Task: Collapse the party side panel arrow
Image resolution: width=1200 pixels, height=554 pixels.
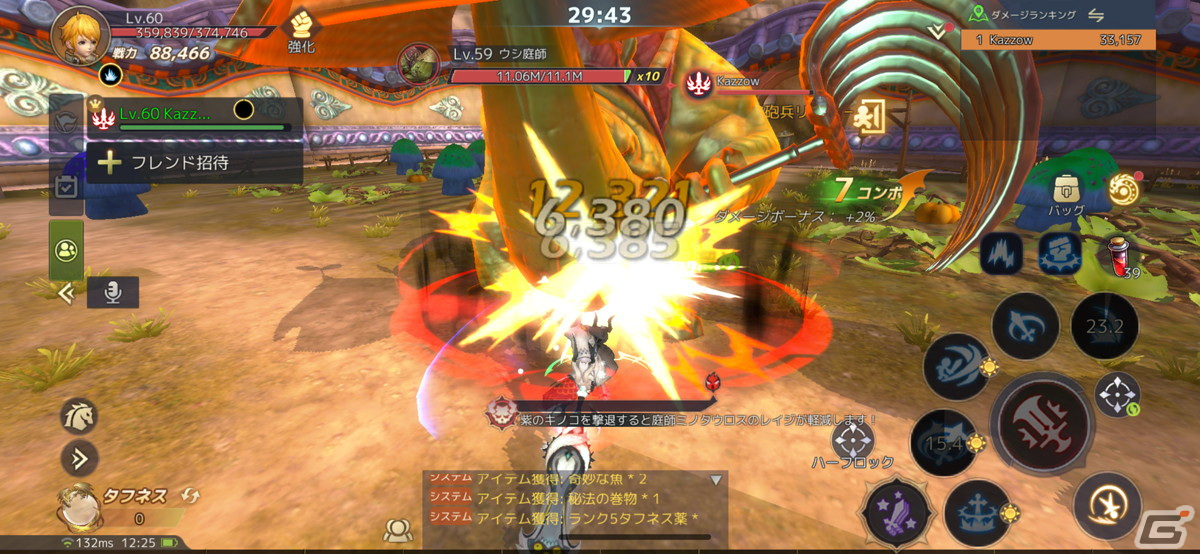Action: (66, 293)
